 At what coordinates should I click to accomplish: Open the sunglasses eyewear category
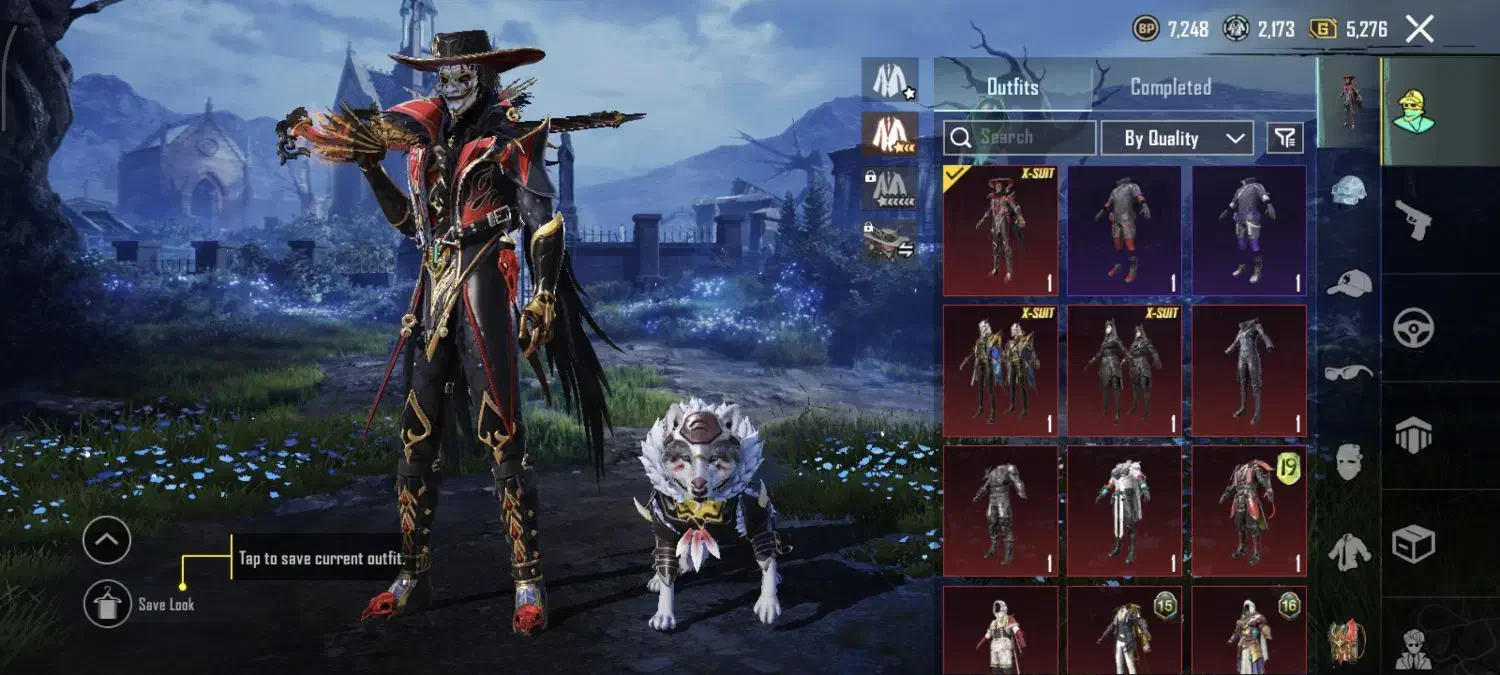[1349, 372]
